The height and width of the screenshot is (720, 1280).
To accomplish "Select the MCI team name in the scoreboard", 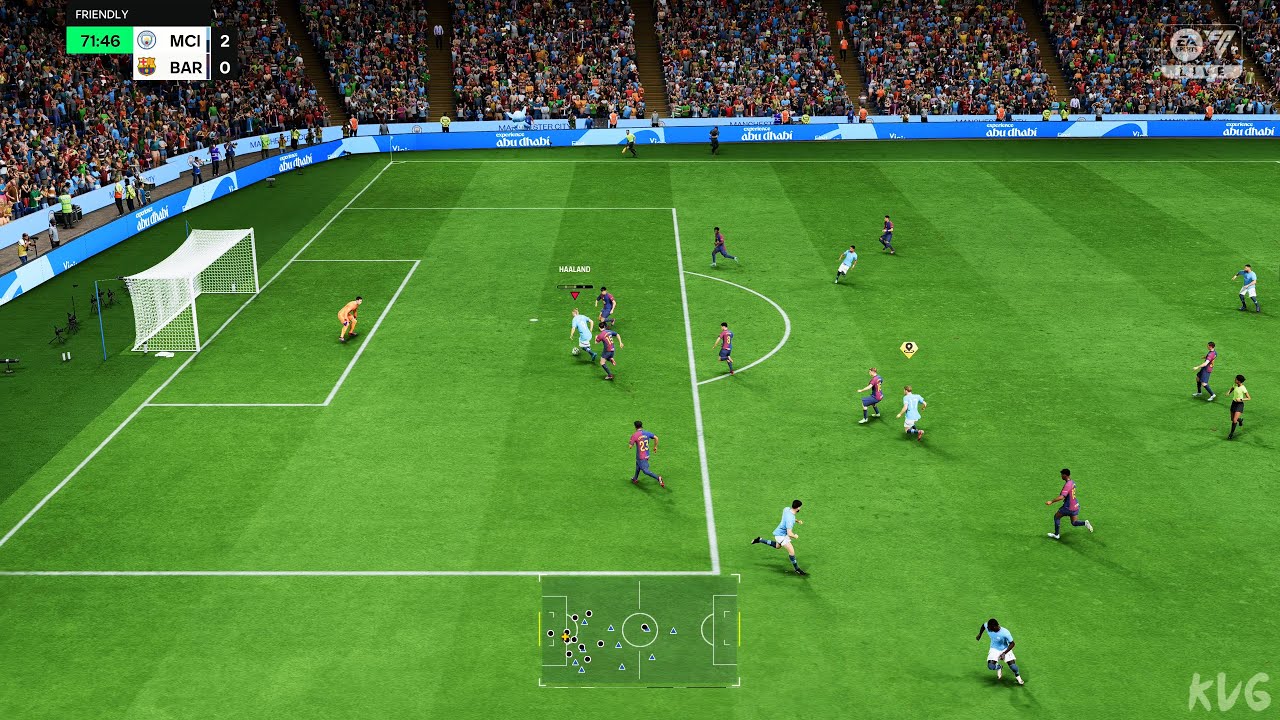I will 185,40.
